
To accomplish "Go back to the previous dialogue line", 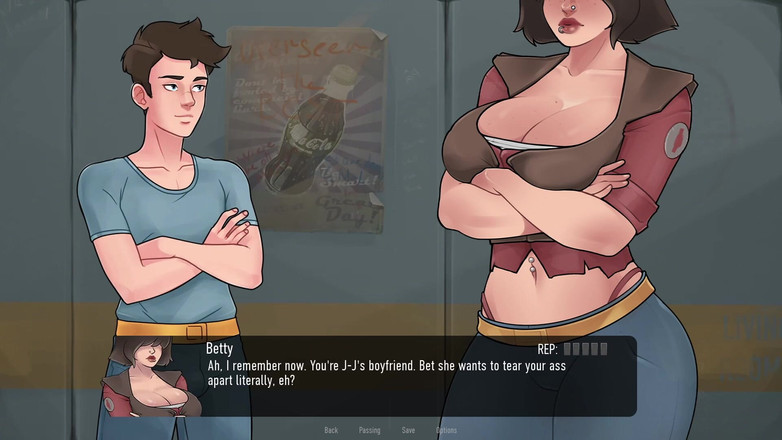I will pyautogui.click(x=331, y=430).
